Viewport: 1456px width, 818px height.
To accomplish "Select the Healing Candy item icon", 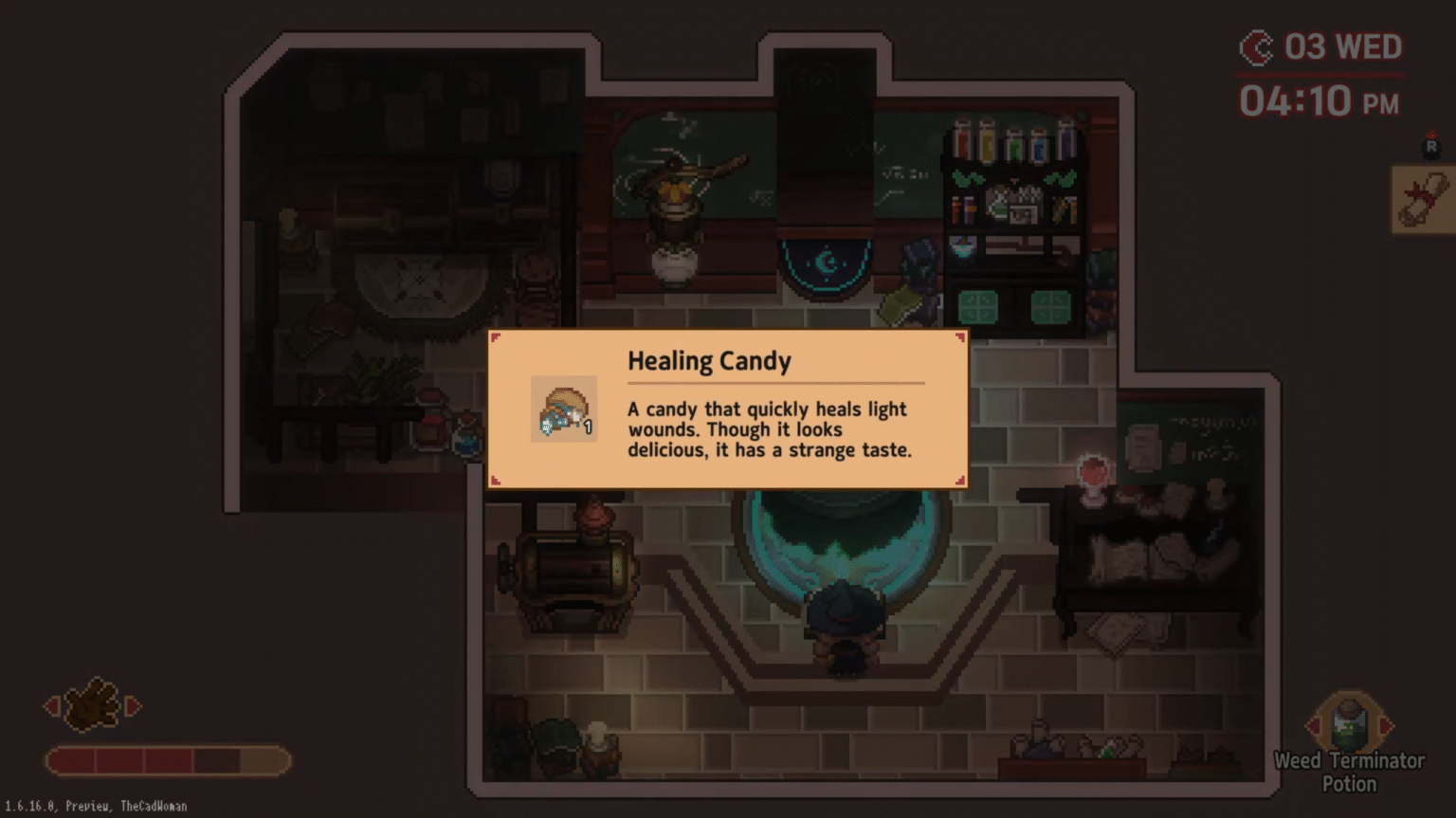I will coord(563,408).
